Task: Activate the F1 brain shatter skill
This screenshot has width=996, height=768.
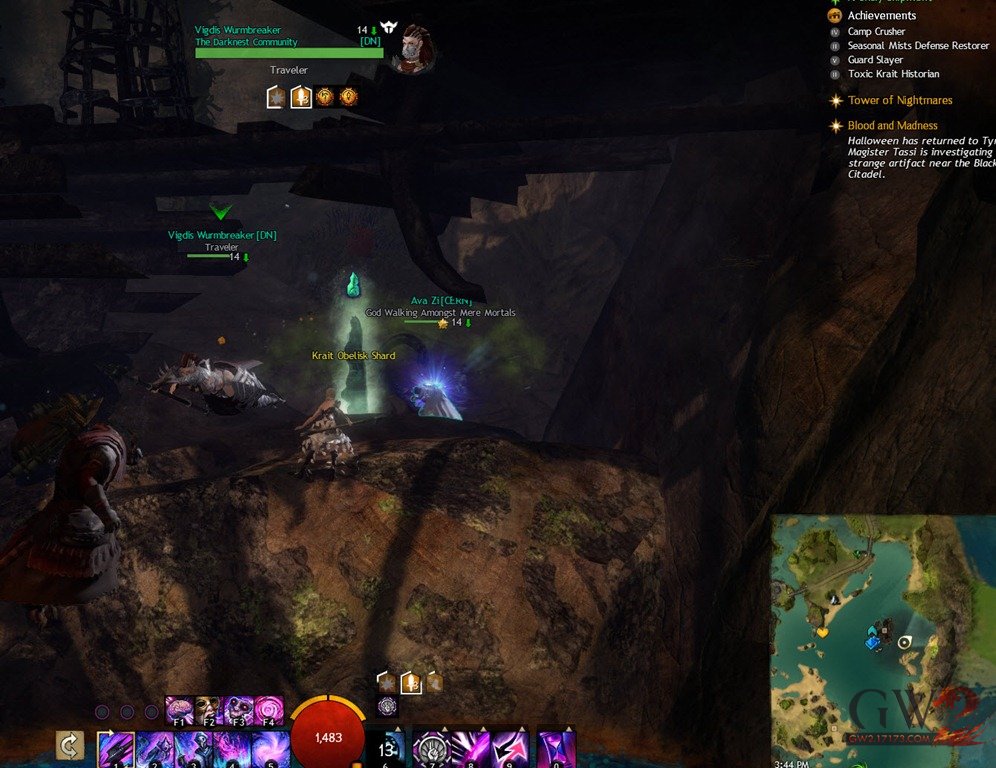Action: coord(179,711)
